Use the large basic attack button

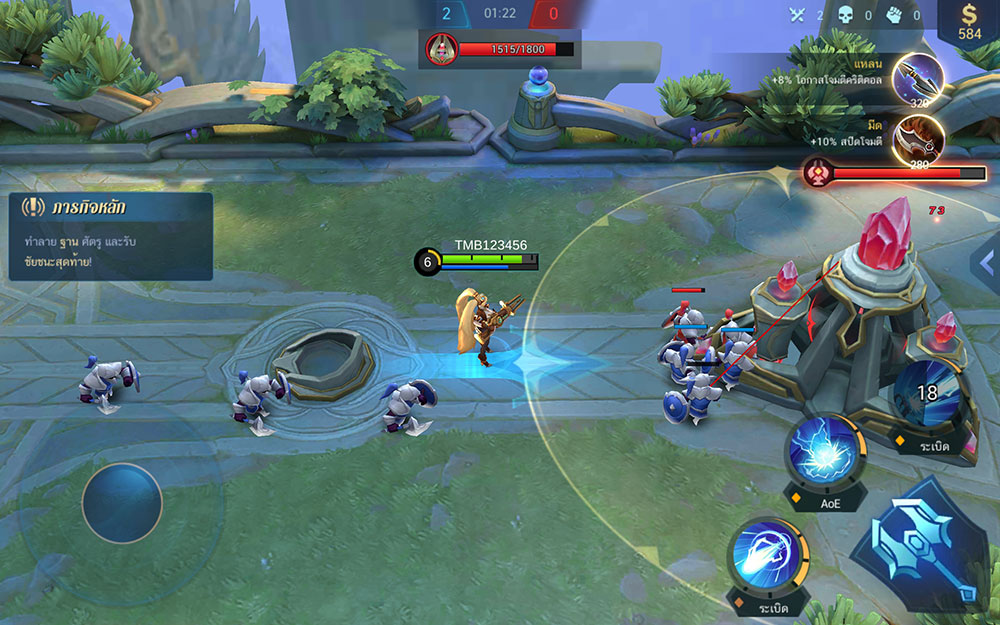click(914, 546)
